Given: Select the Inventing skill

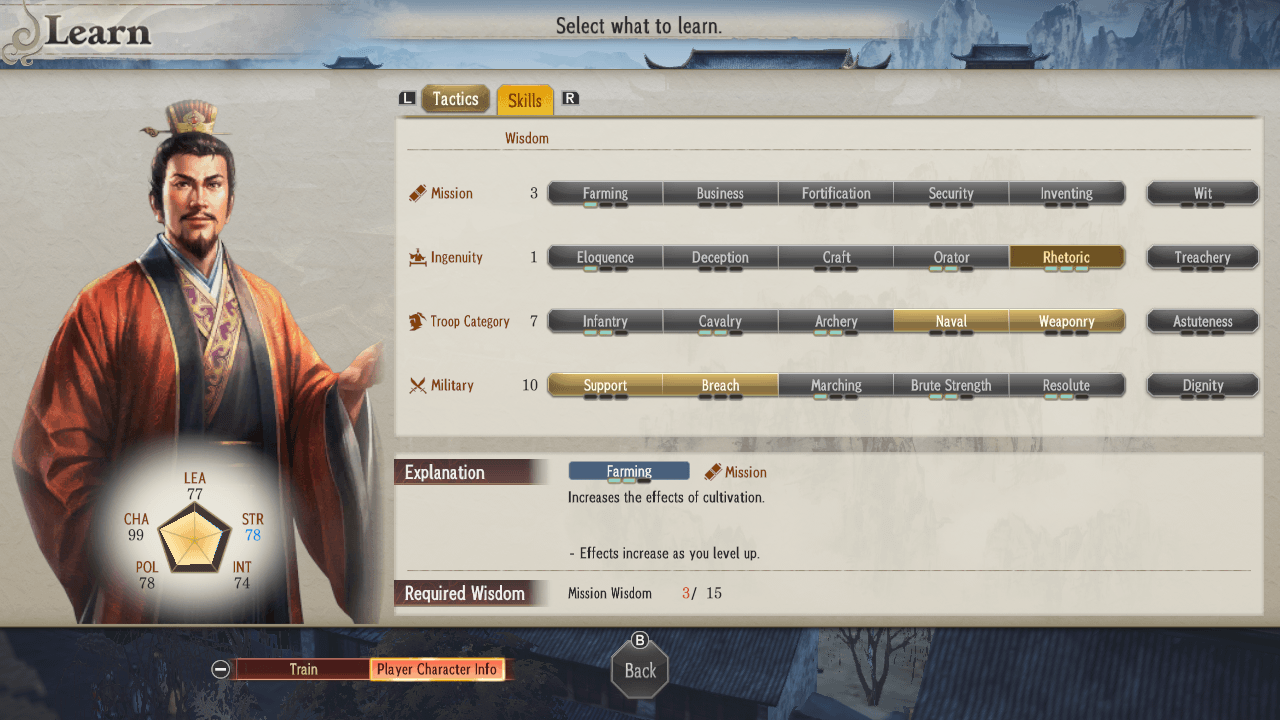Looking at the screenshot, I should pyautogui.click(x=1066, y=193).
